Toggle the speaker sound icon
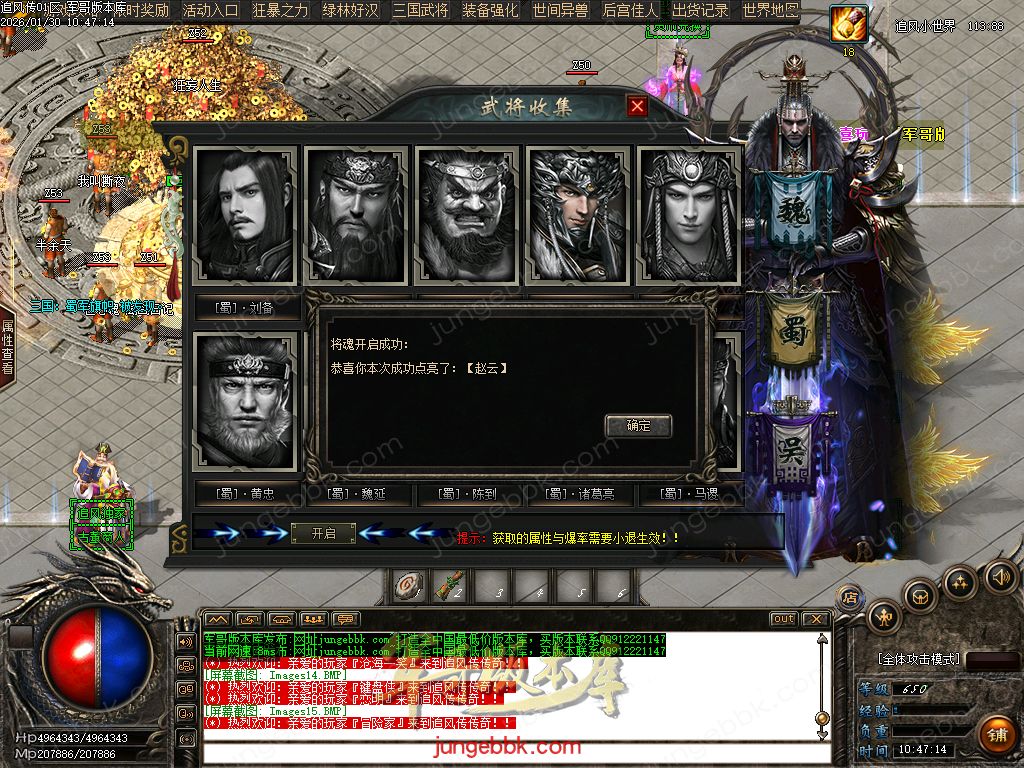This screenshot has width=1024, height=768. pyautogui.click(x=1000, y=576)
